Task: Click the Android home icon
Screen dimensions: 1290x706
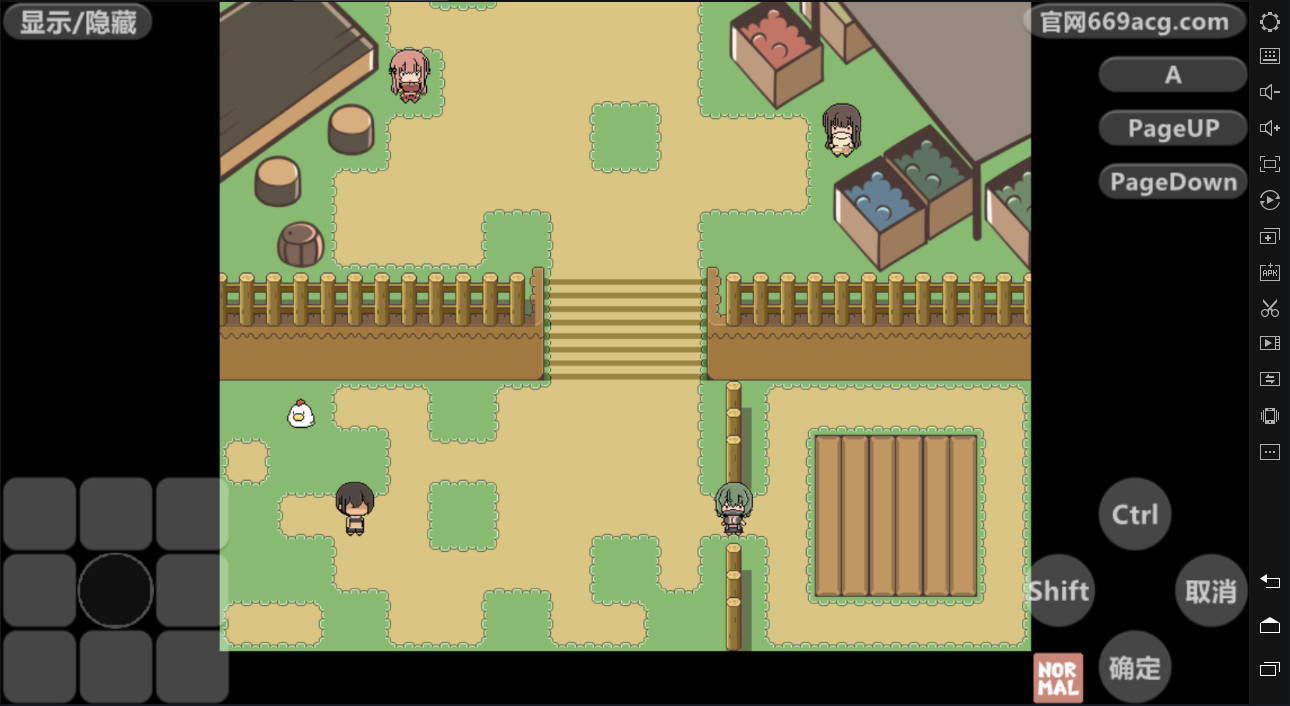Action: click(x=1270, y=625)
